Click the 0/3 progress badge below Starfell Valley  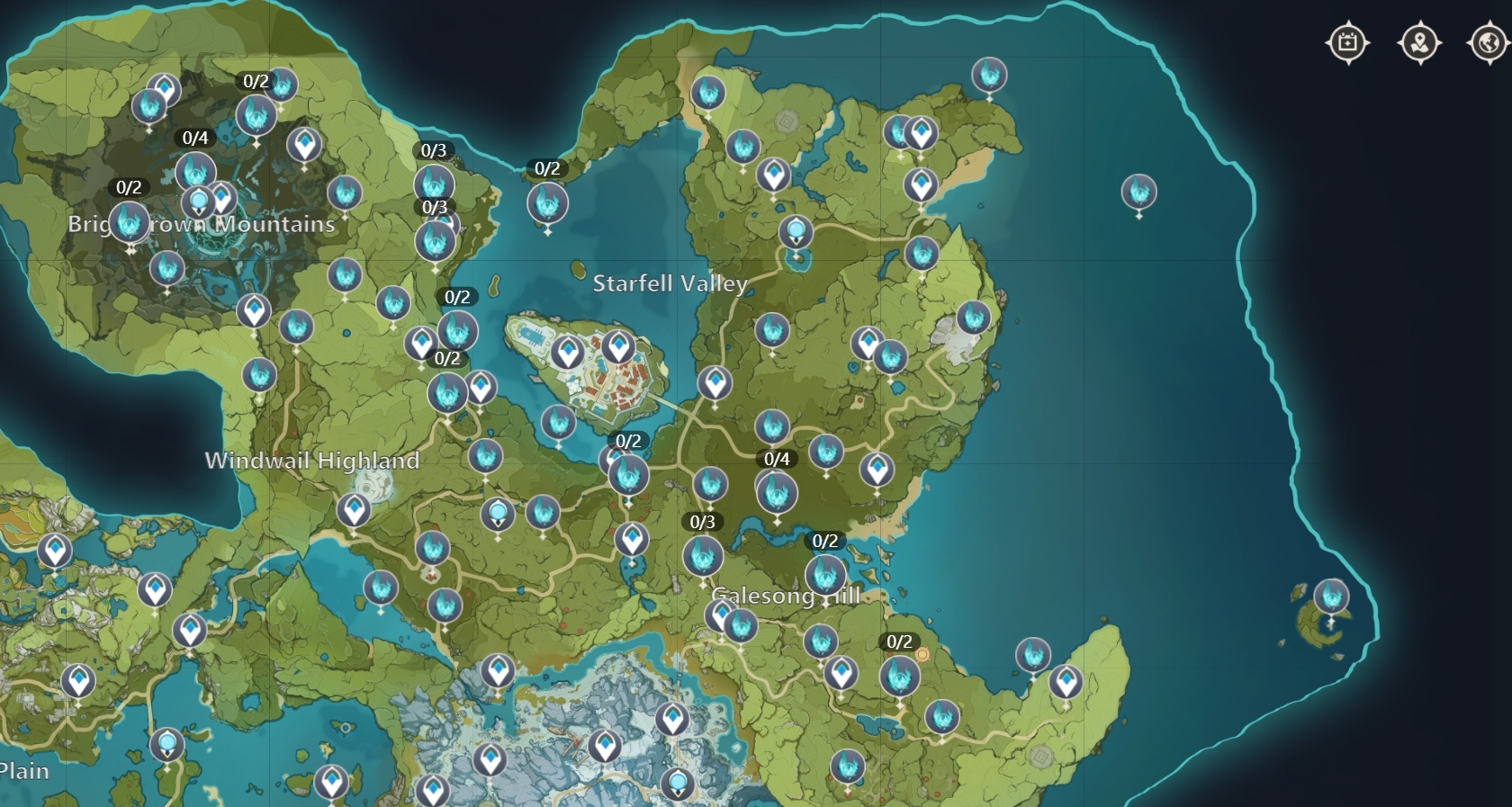[702, 520]
